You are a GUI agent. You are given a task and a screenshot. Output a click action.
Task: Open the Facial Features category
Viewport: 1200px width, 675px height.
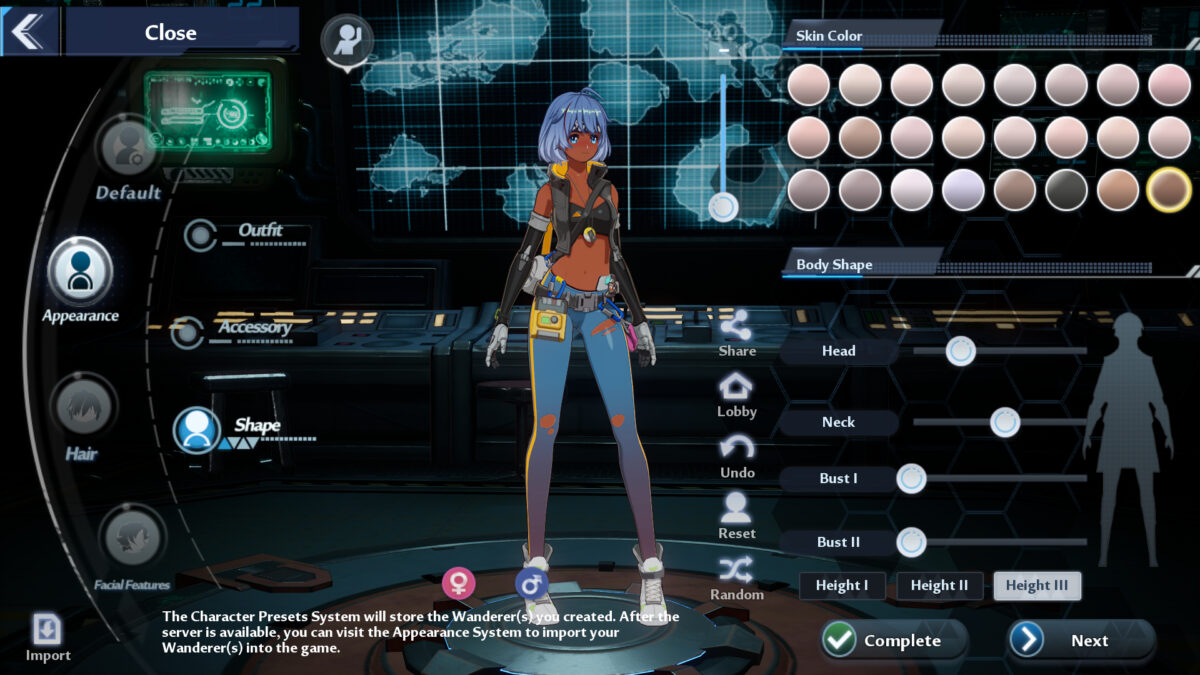click(x=132, y=538)
